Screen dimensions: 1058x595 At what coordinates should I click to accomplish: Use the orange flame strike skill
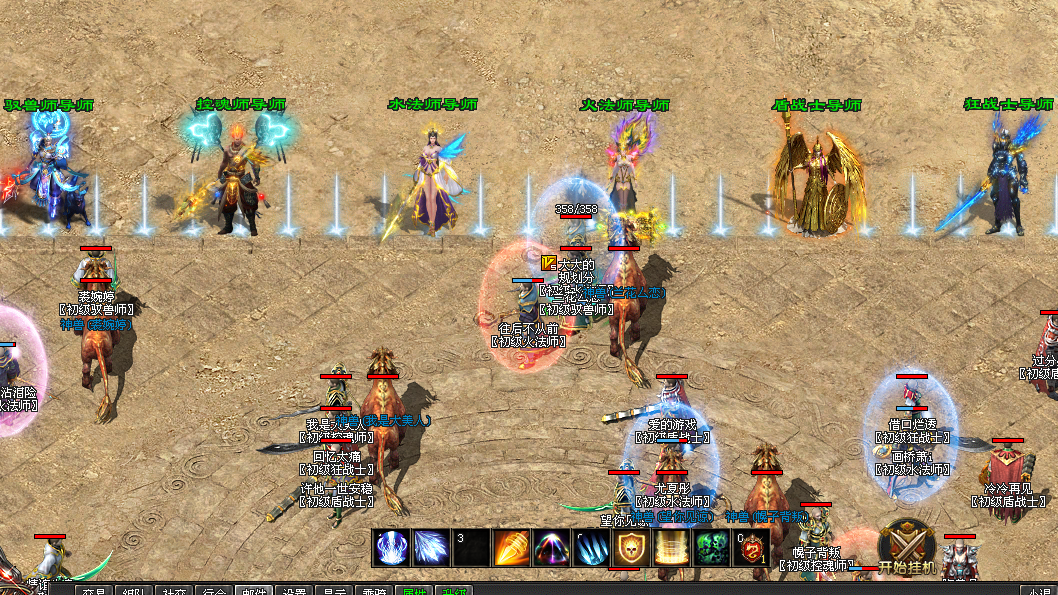(x=511, y=547)
